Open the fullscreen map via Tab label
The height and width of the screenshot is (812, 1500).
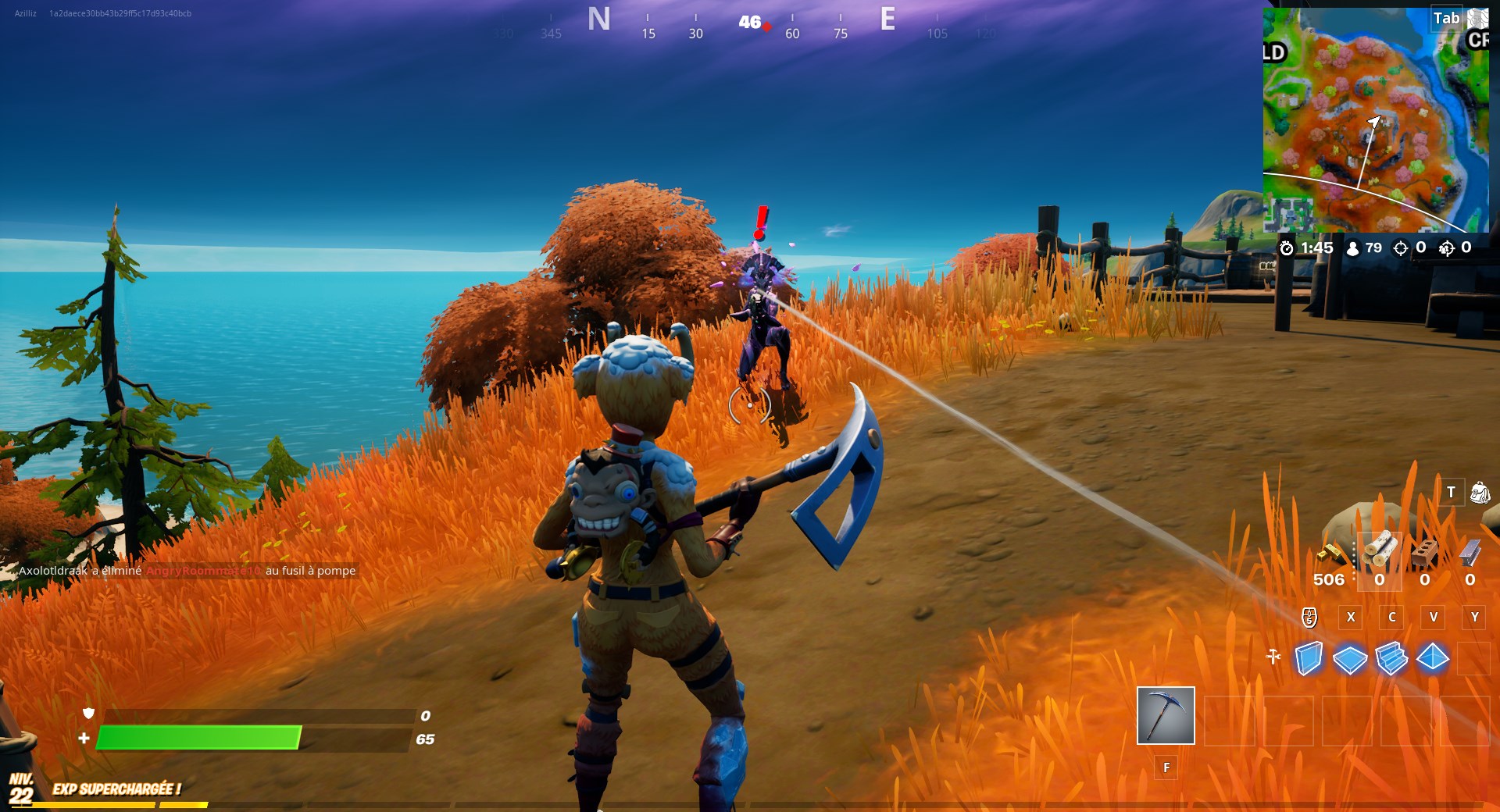point(1445,18)
